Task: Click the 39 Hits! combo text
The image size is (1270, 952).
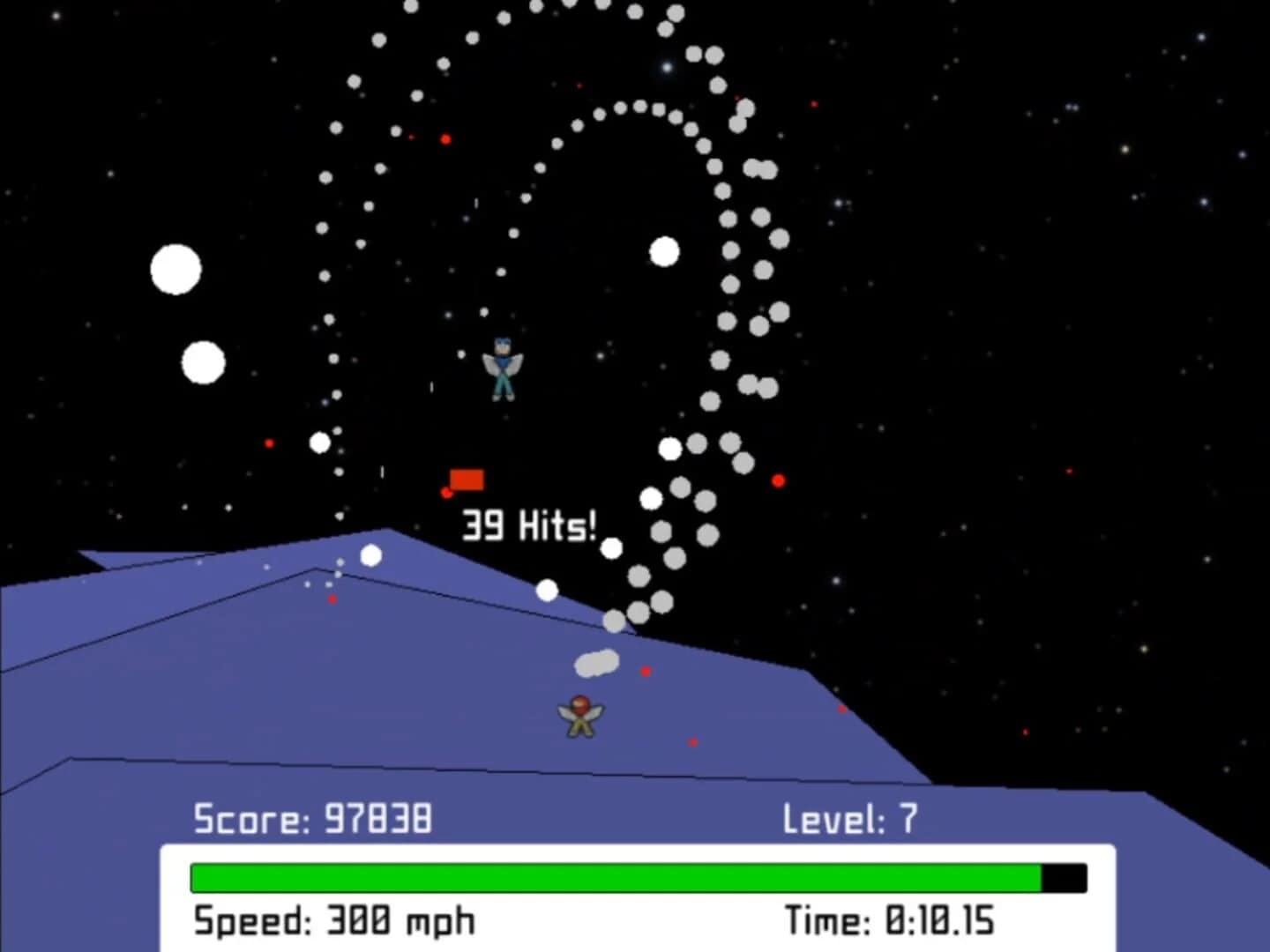Action: click(x=527, y=526)
